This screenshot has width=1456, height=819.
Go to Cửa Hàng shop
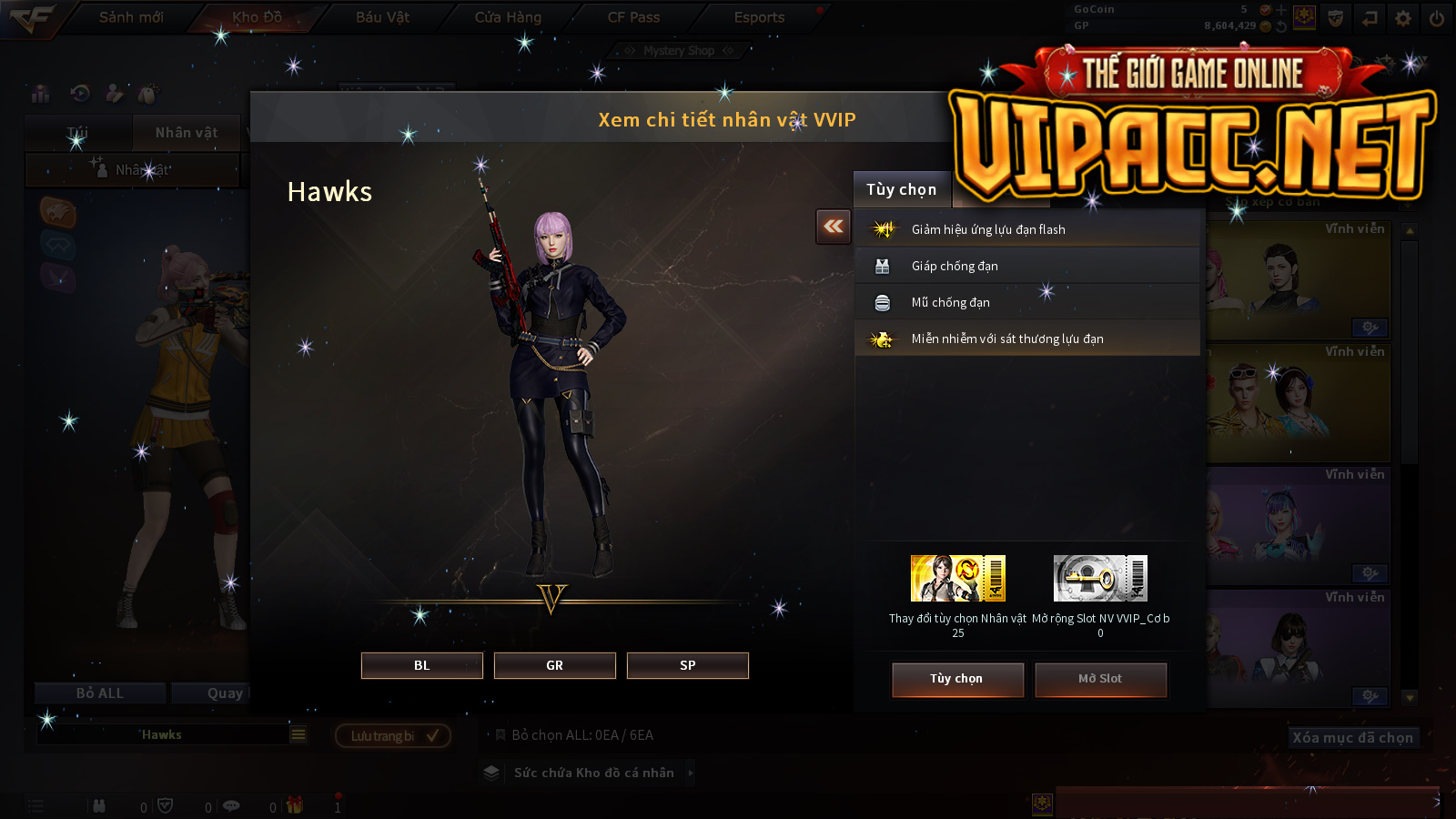508,17
